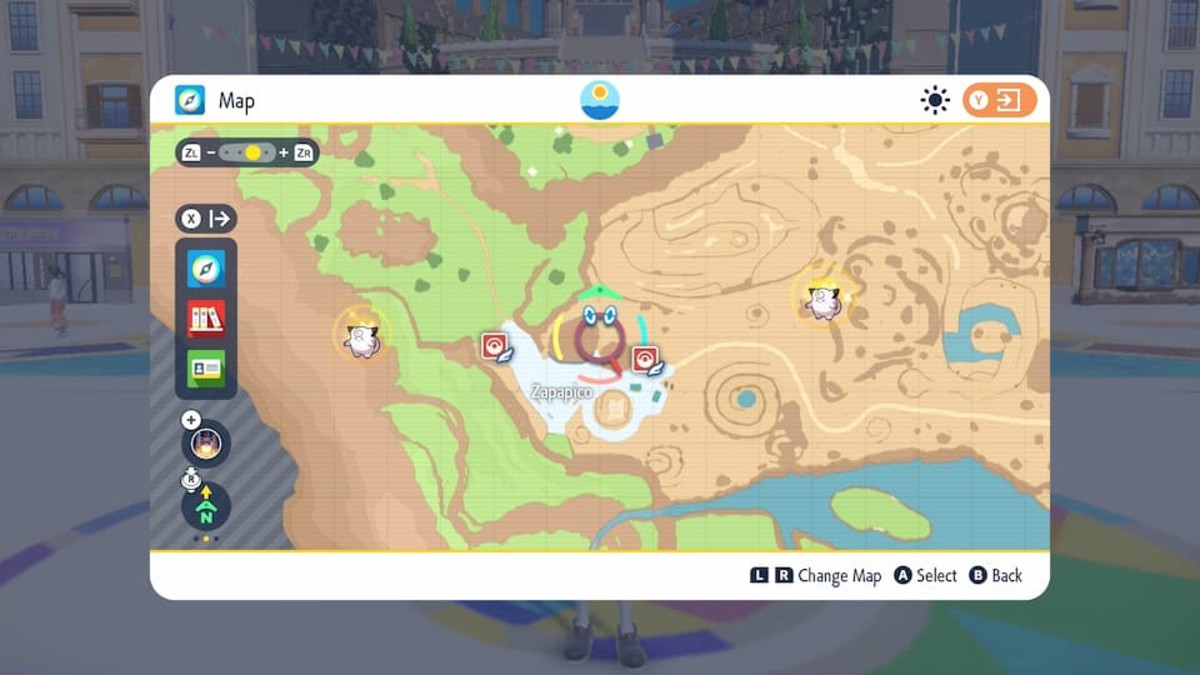Screen dimensions: 1200x675
Task: Open the blue compass map app
Action: pos(206,269)
